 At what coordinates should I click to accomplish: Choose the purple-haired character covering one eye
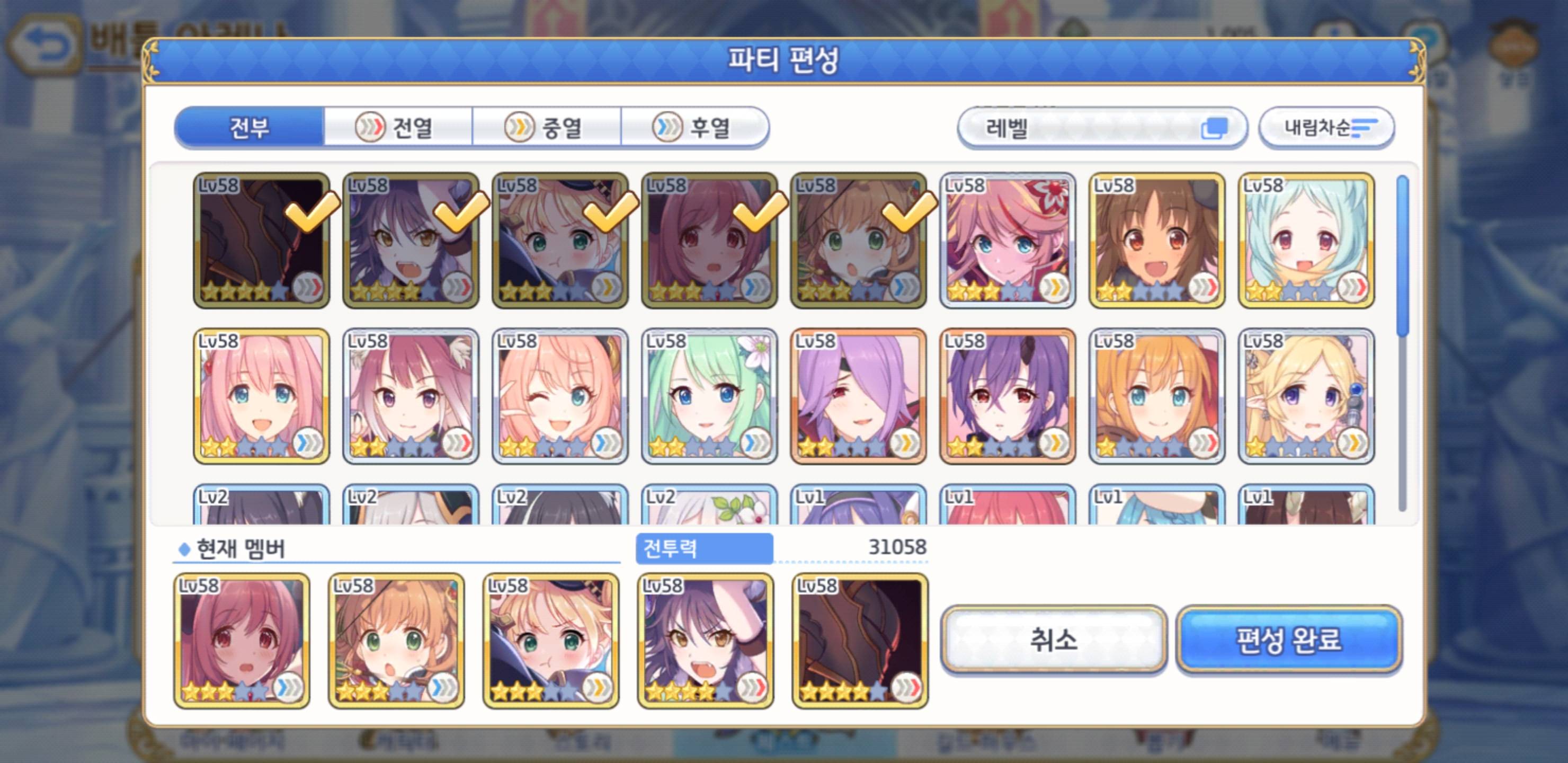tap(858, 396)
